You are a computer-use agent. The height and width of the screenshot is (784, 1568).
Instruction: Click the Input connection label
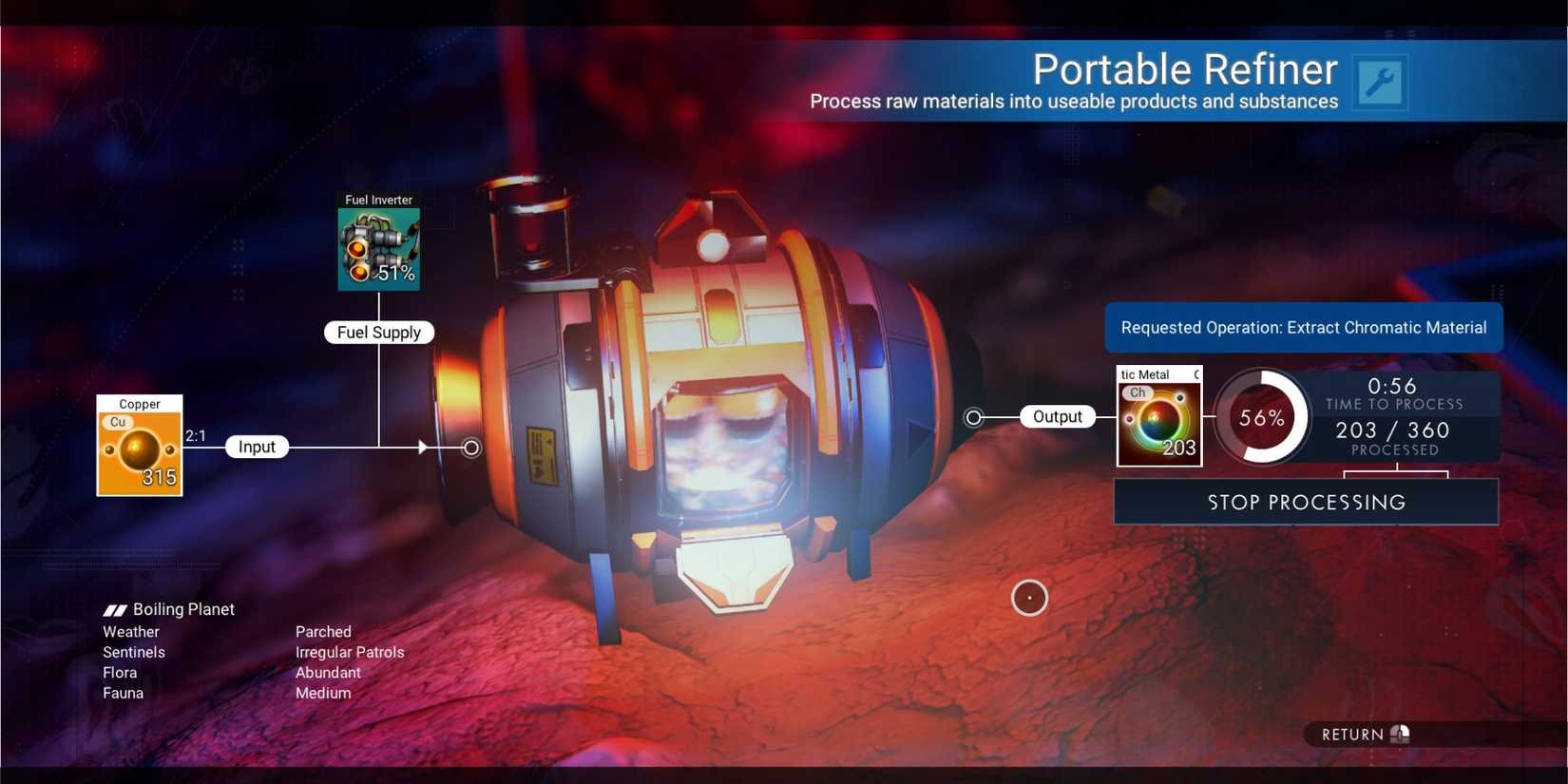[257, 447]
